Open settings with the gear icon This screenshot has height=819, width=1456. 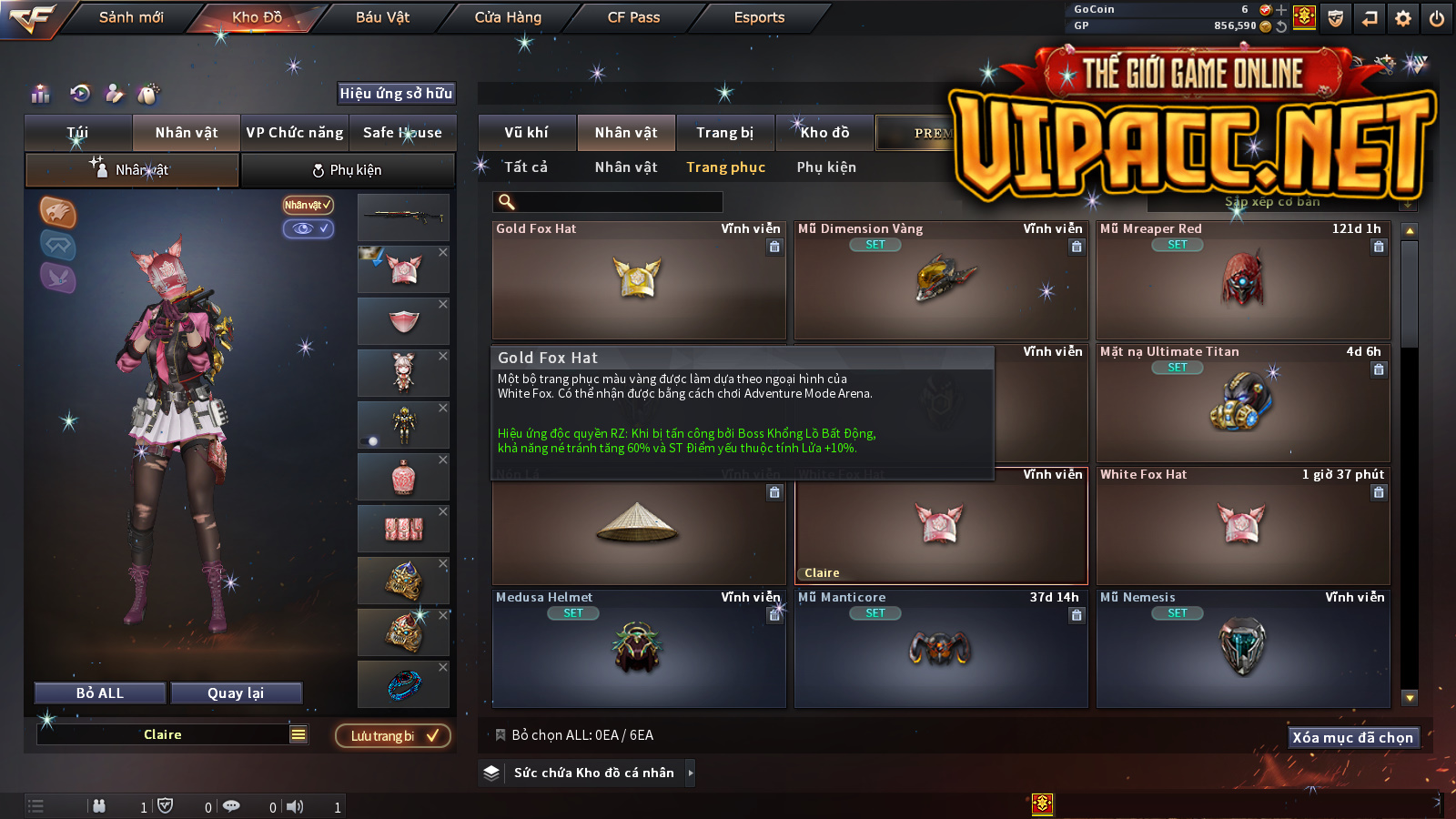point(1403,18)
